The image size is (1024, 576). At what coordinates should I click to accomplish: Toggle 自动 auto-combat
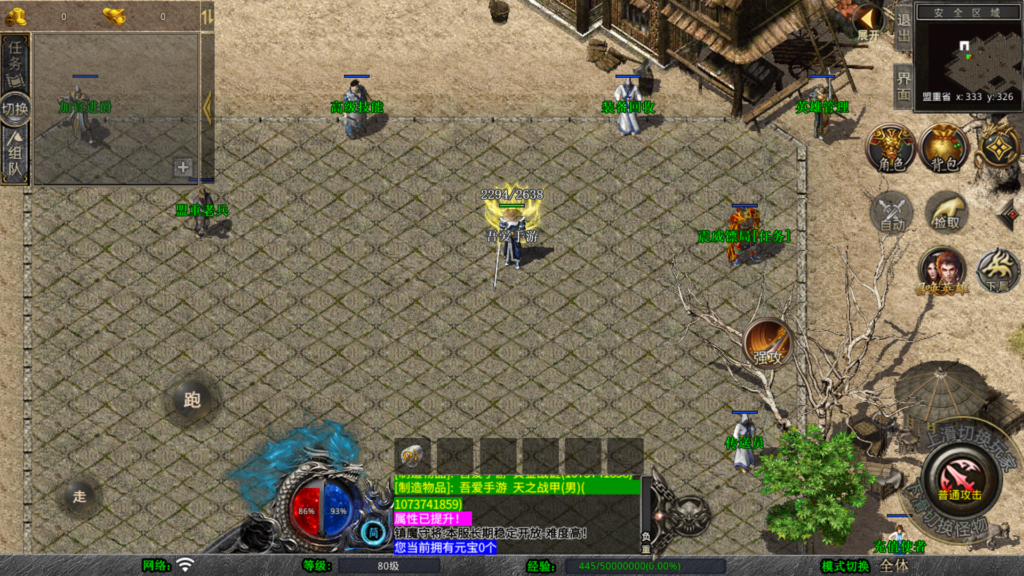tap(890, 212)
